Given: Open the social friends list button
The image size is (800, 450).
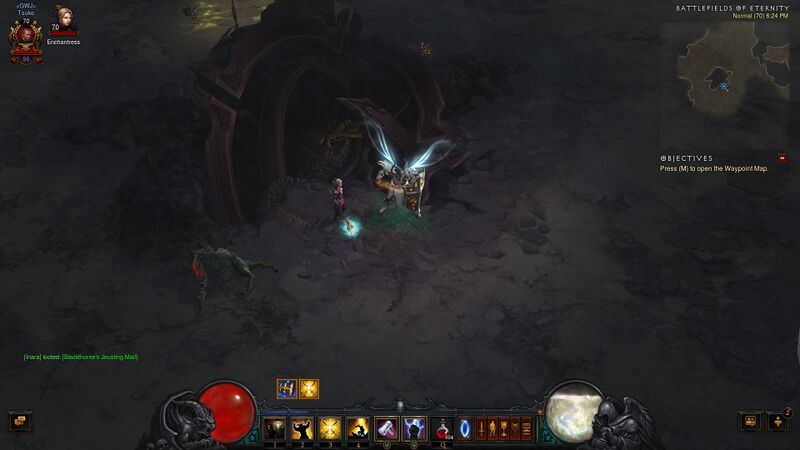Looking at the screenshot, I should click(x=749, y=421).
